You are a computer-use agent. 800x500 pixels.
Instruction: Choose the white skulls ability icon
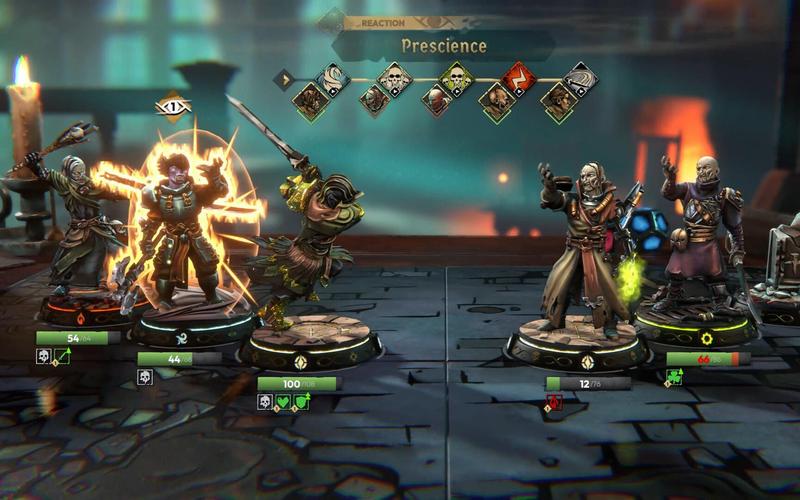click(x=394, y=77)
